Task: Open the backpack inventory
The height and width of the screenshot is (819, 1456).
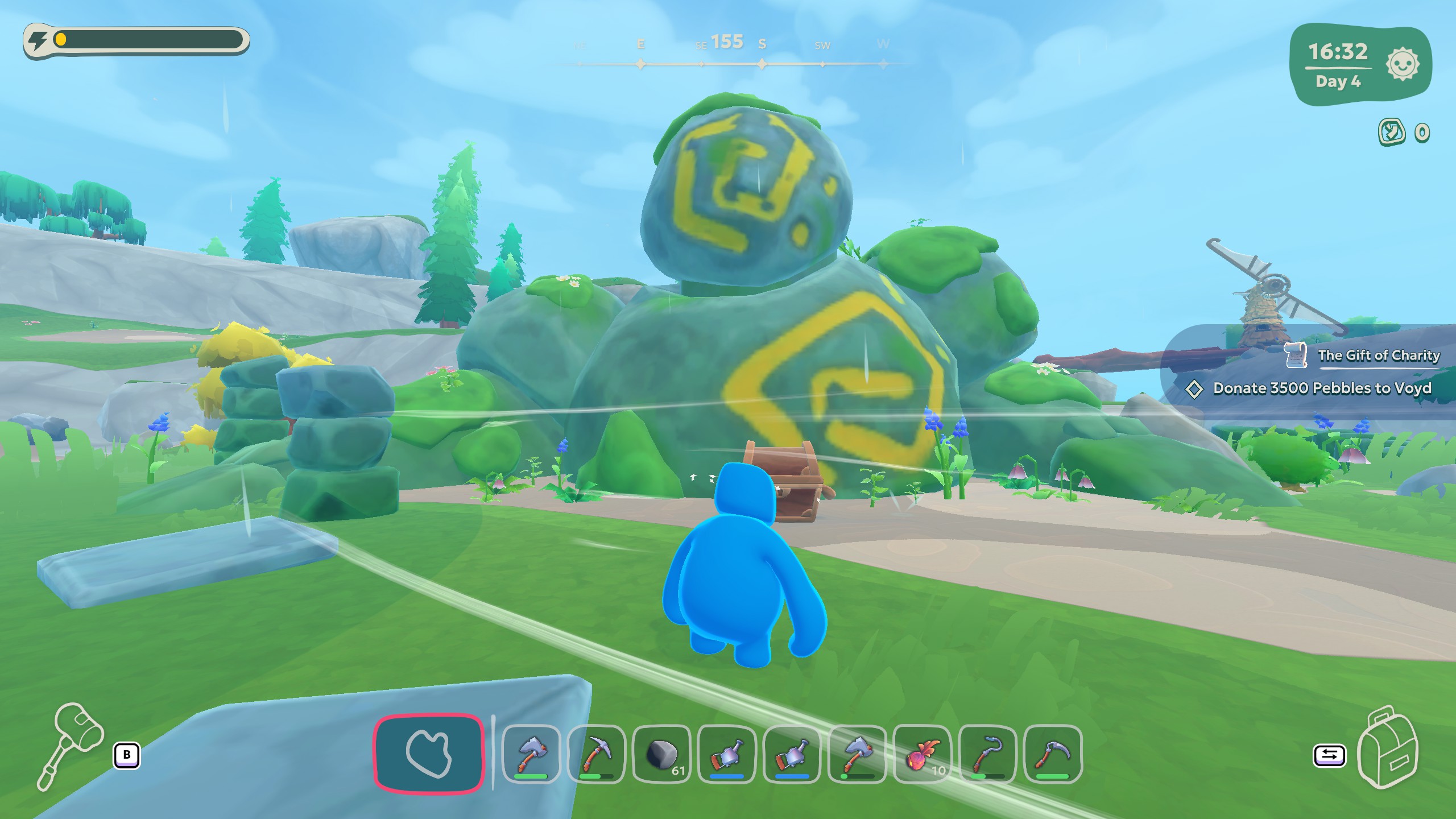Action: [x=1387, y=747]
